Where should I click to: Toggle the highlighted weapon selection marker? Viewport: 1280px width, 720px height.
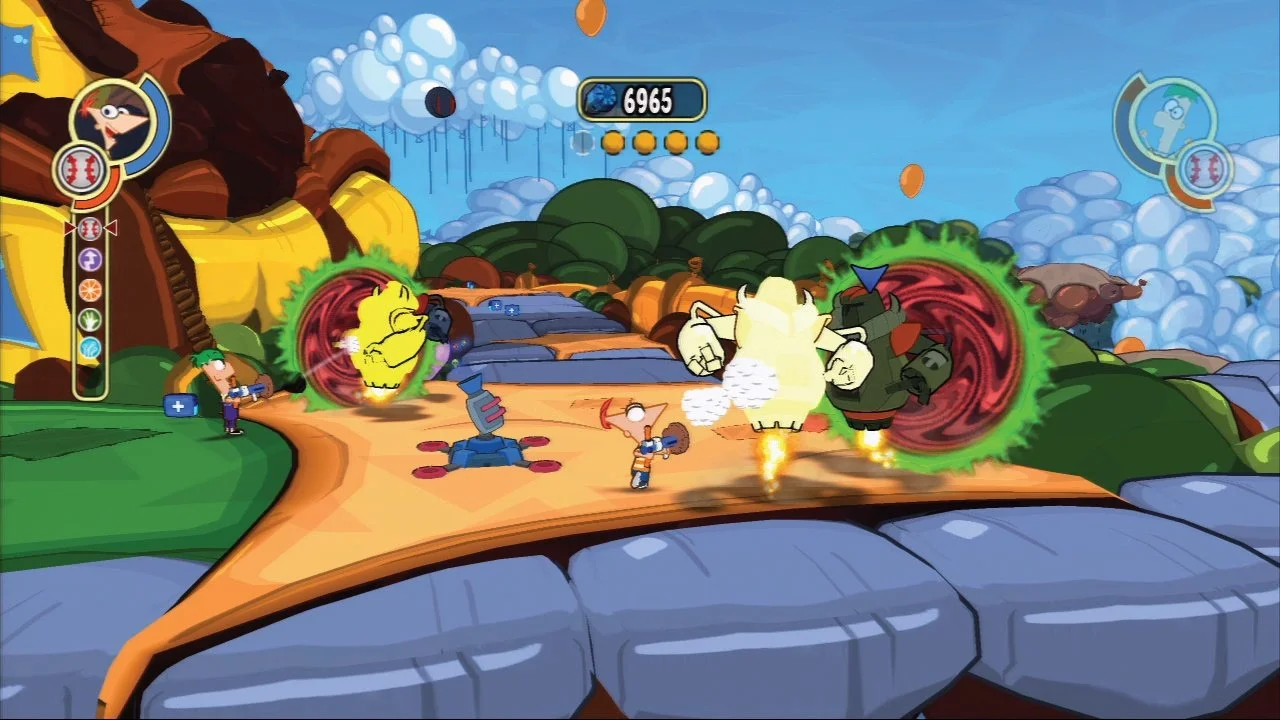pyautogui.click(x=89, y=230)
